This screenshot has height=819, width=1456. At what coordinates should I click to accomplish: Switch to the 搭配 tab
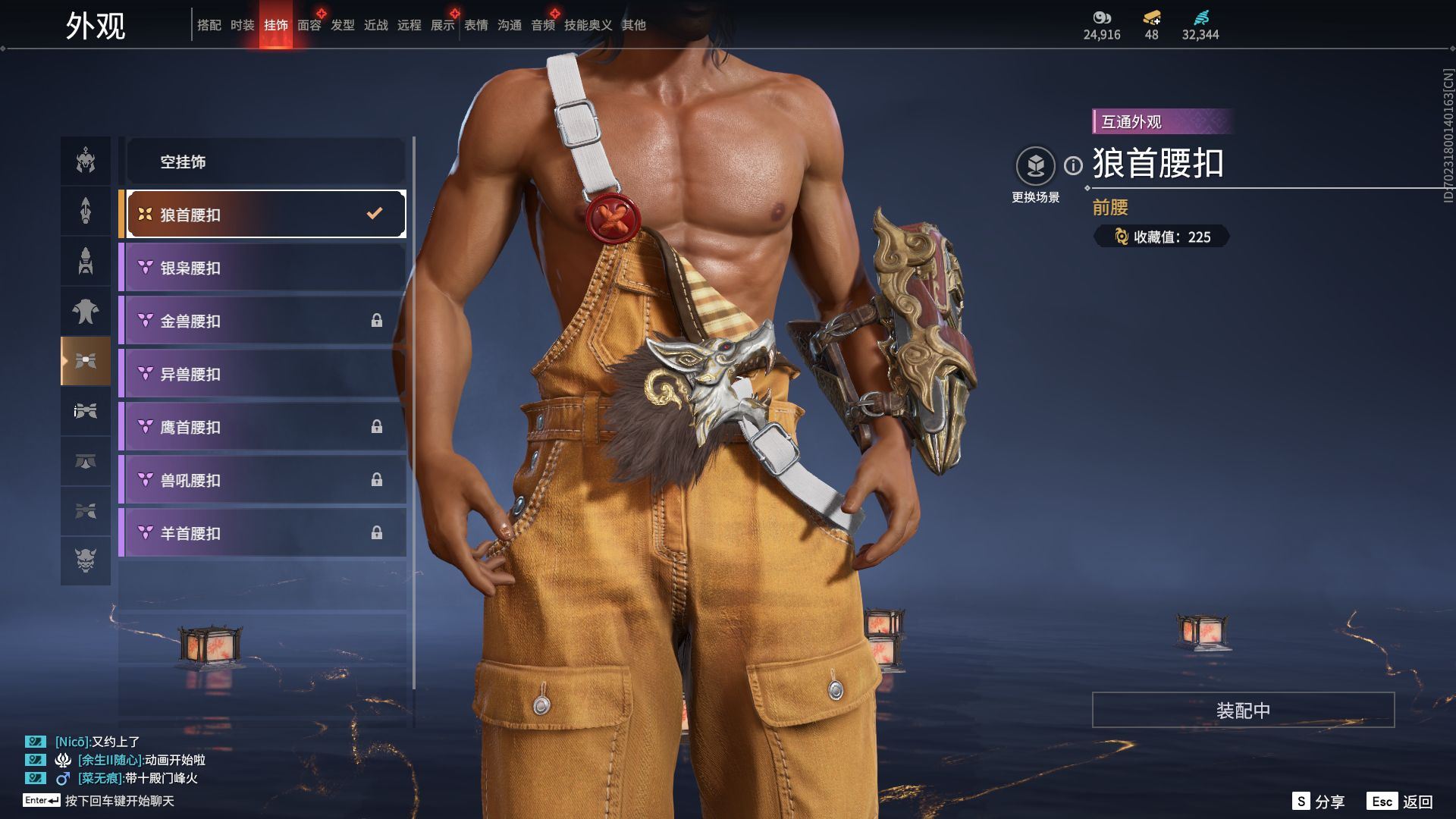[209, 25]
